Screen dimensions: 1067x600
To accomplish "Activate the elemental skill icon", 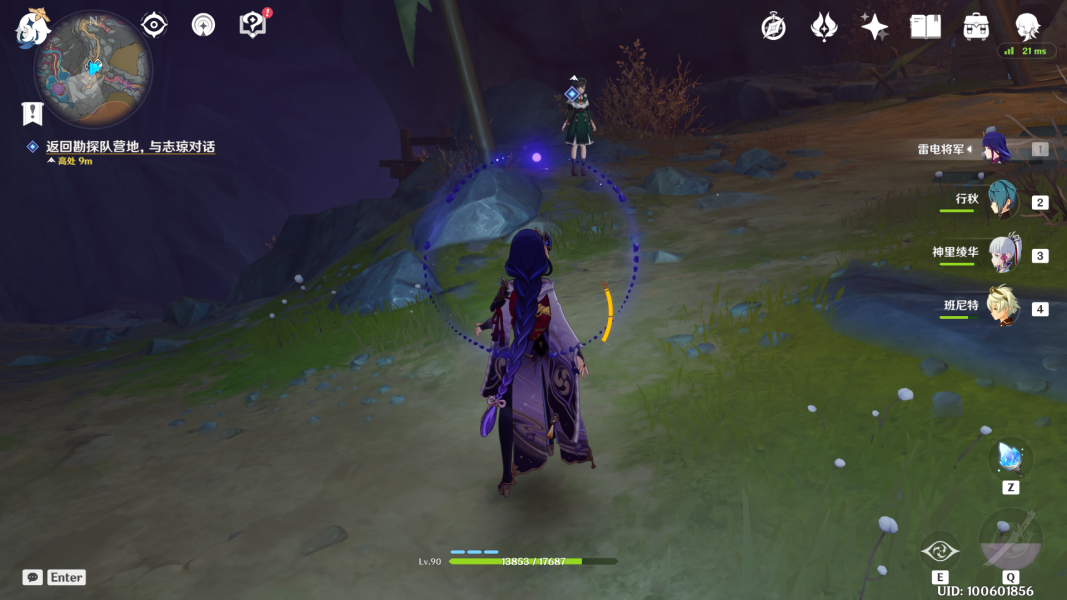I will (x=940, y=550).
